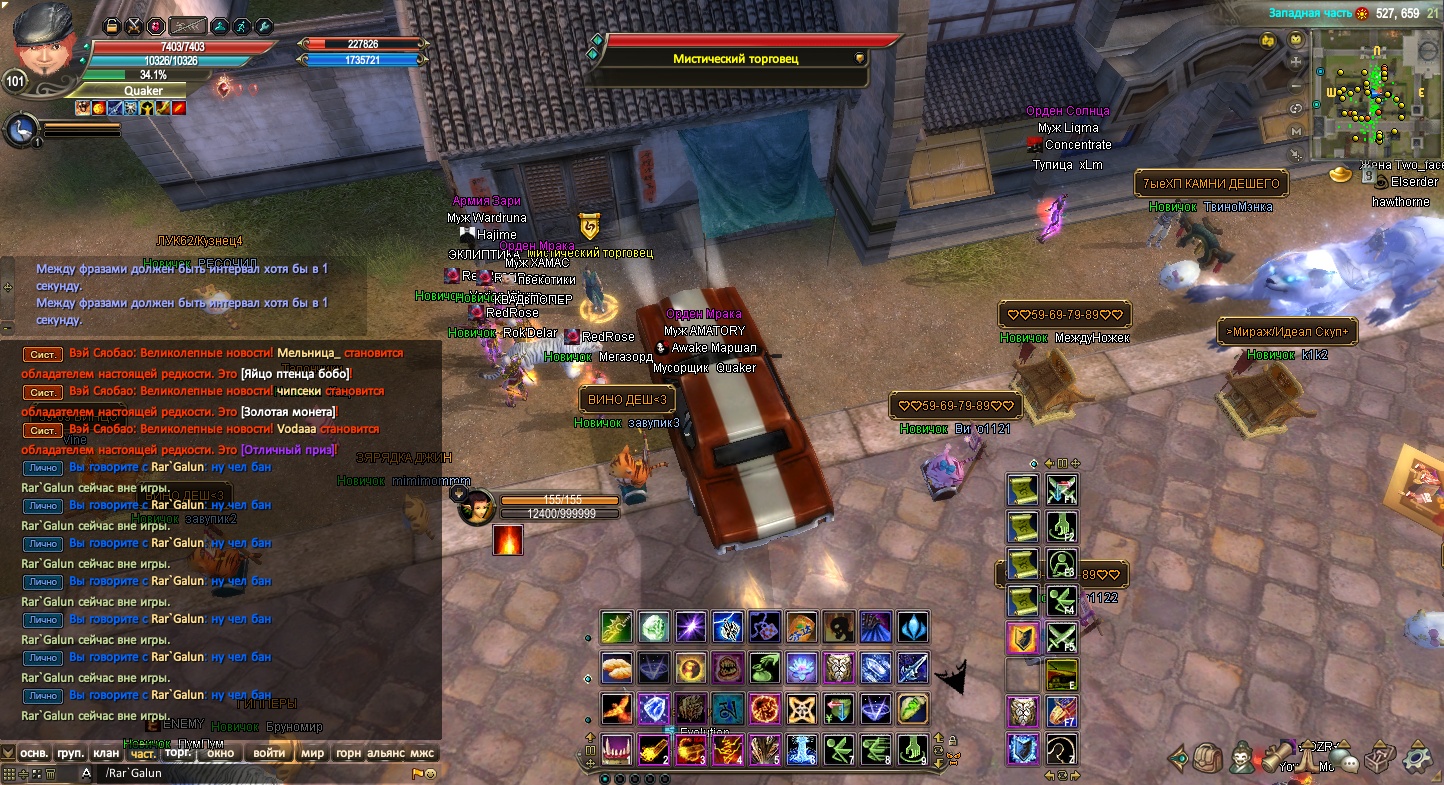The image size is (1444, 785).
Task: Open the smiley emoji picker in chat
Action: click(431, 774)
